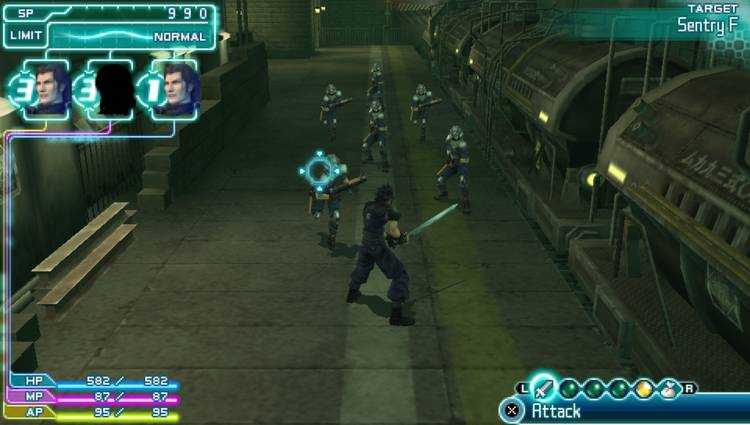Pick the face portrait reel numbered 3

pyautogui.click(x=46, y=88)
